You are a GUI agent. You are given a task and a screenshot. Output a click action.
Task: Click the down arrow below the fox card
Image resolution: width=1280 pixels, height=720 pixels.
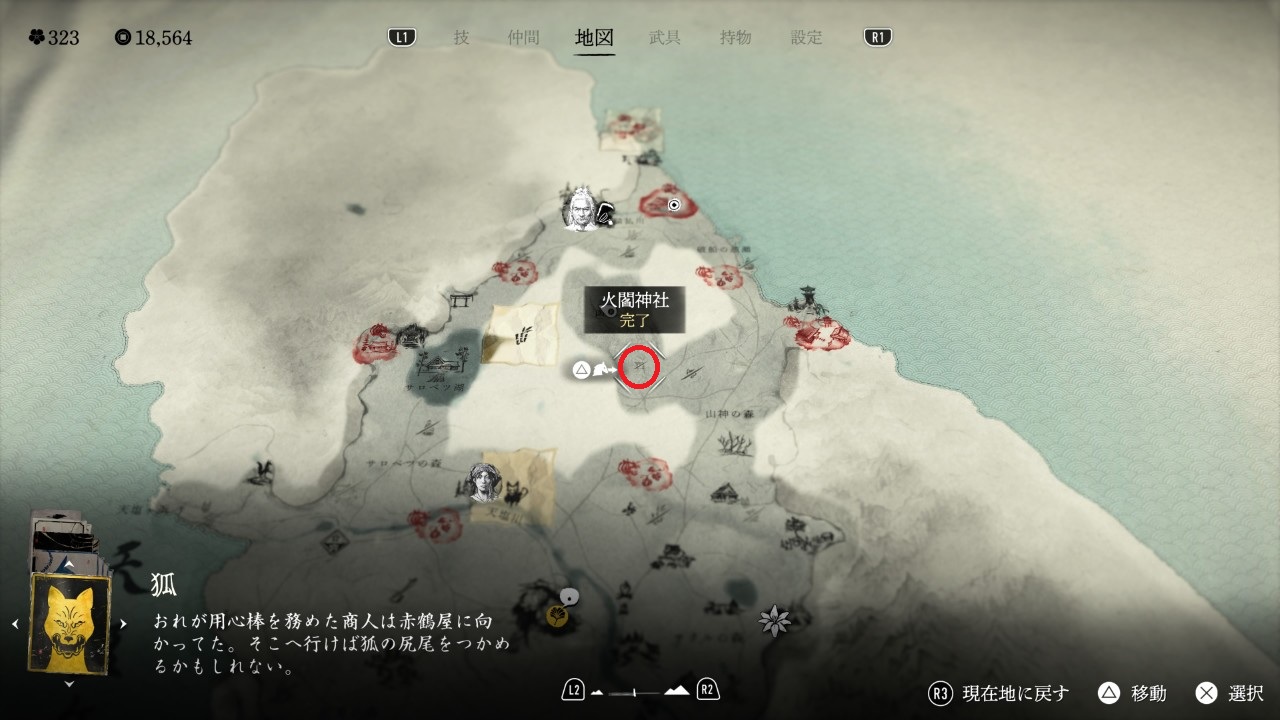point(68,684)
